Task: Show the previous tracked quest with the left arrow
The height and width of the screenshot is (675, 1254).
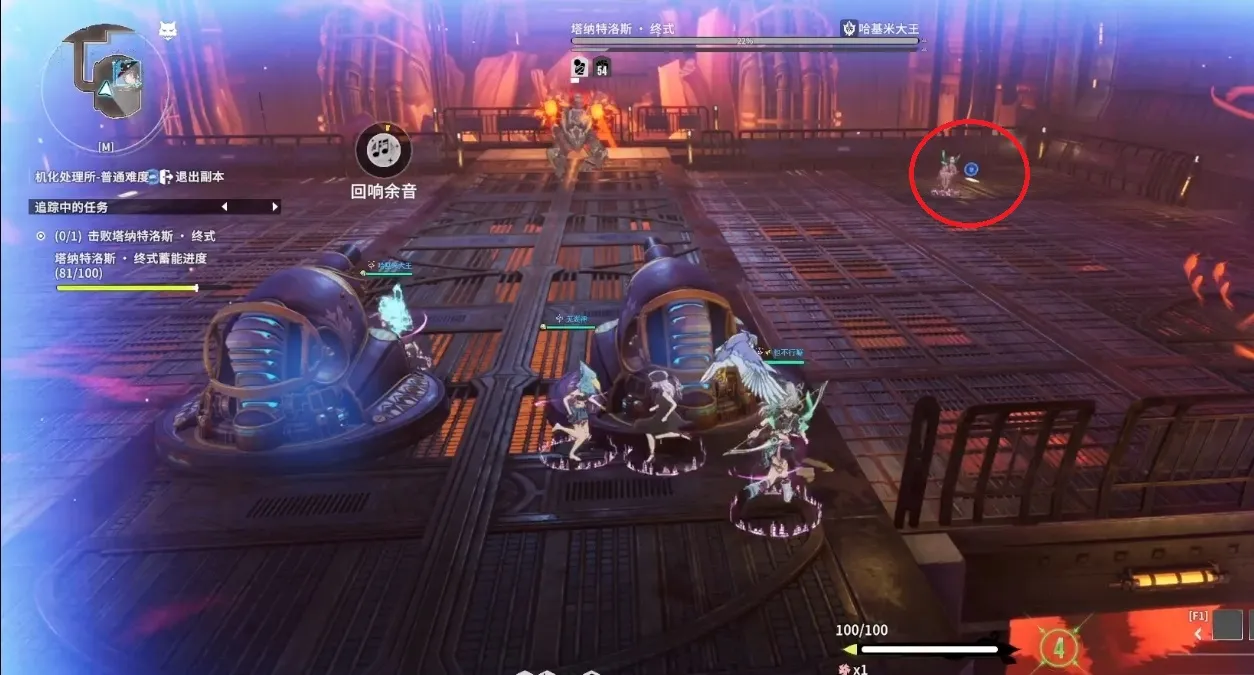Action: pyautogui.click(x=224, y=207)
